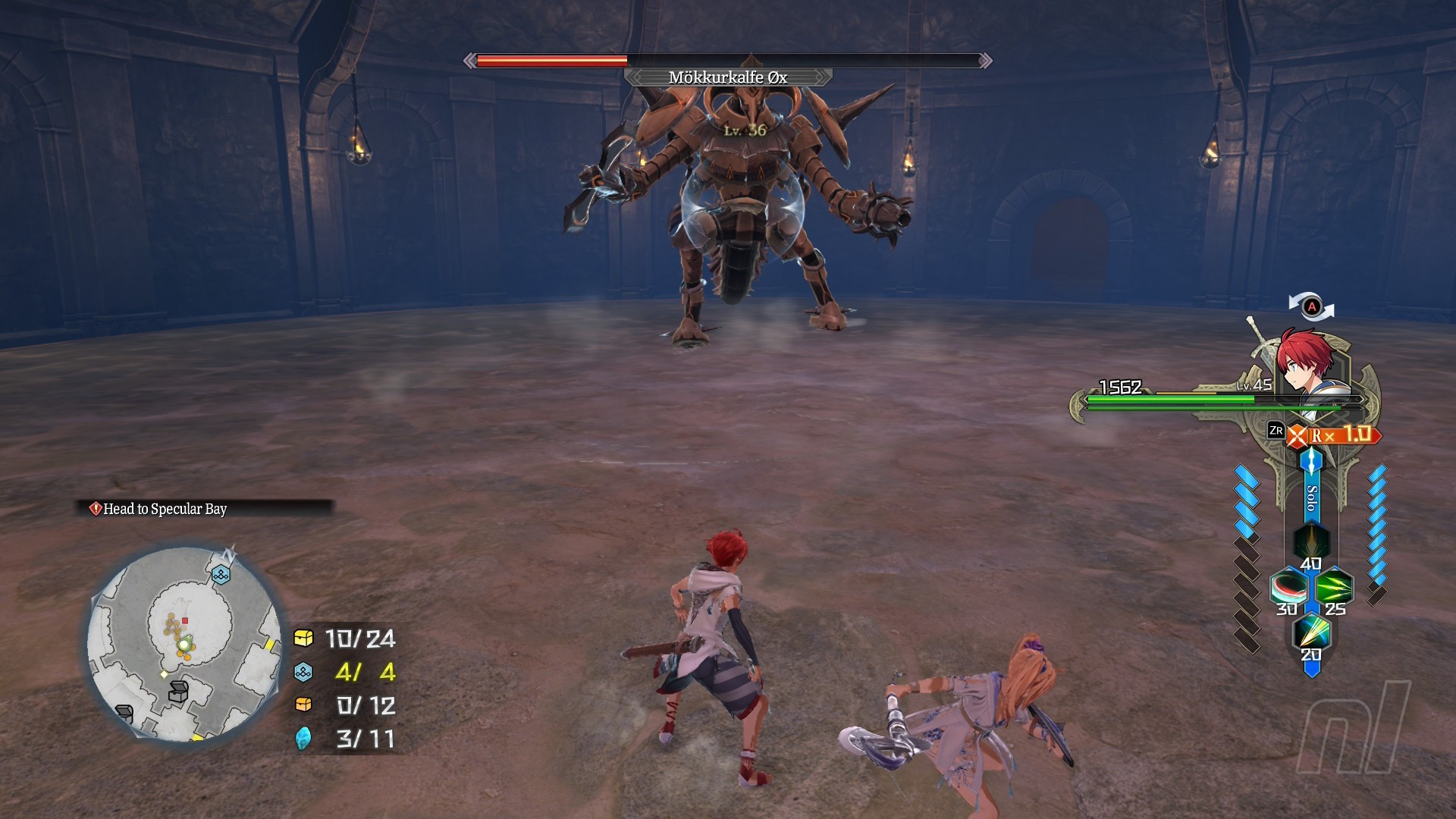The width and height of the screenshot is (1456, 819).
Task: Click the blue hexagon landmark counter icon
Action: coord(303,672)
